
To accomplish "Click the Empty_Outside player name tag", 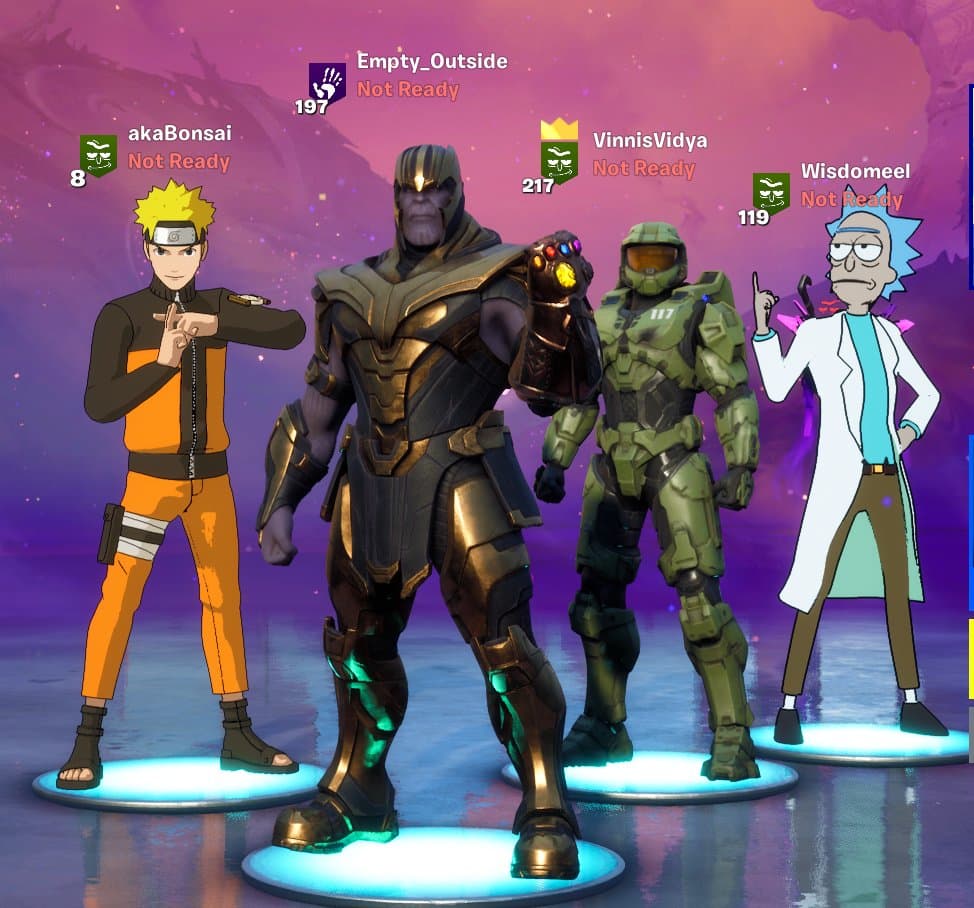I will [432, 62].
